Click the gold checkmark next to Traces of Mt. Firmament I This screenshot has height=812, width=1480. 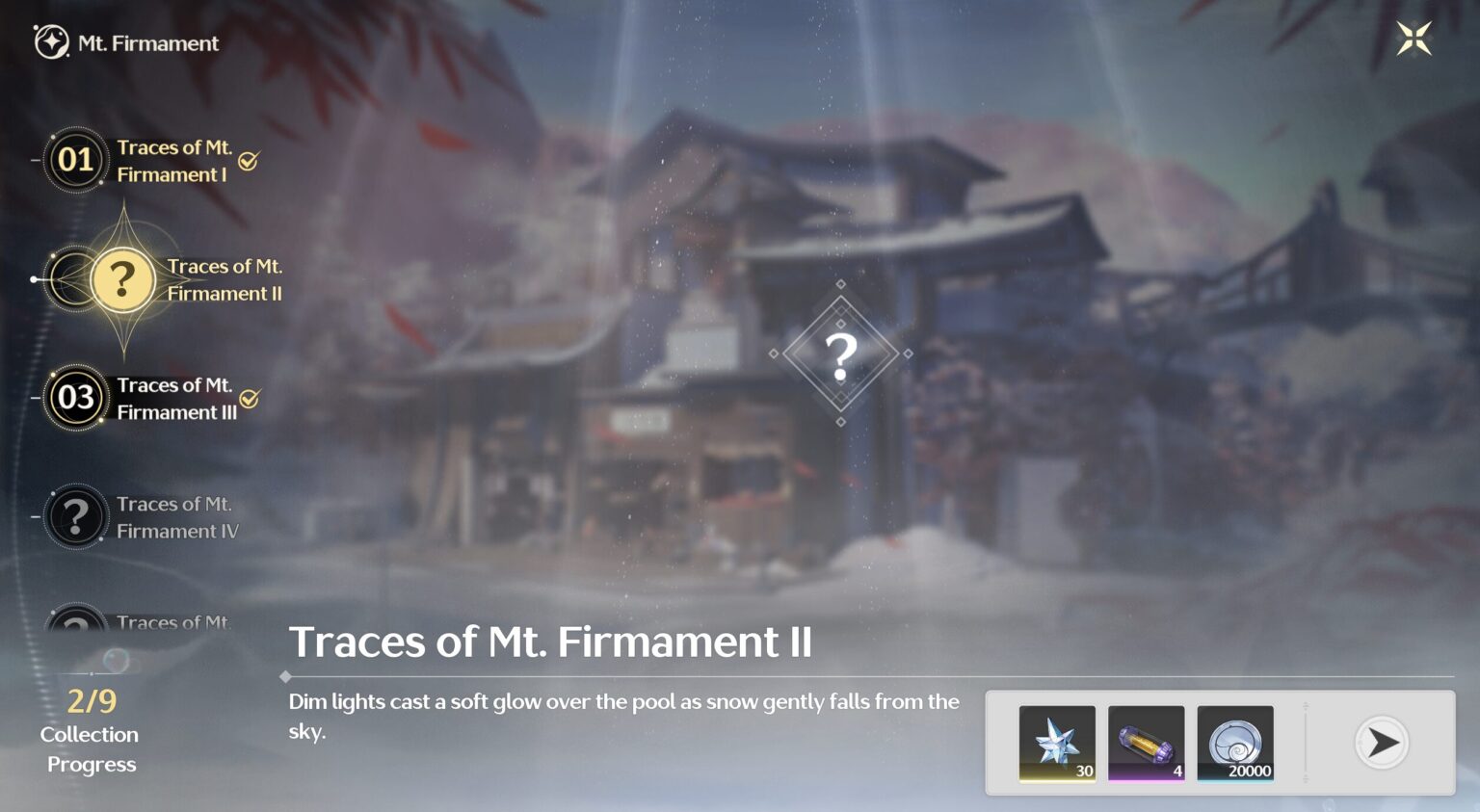tap(250, 162)
